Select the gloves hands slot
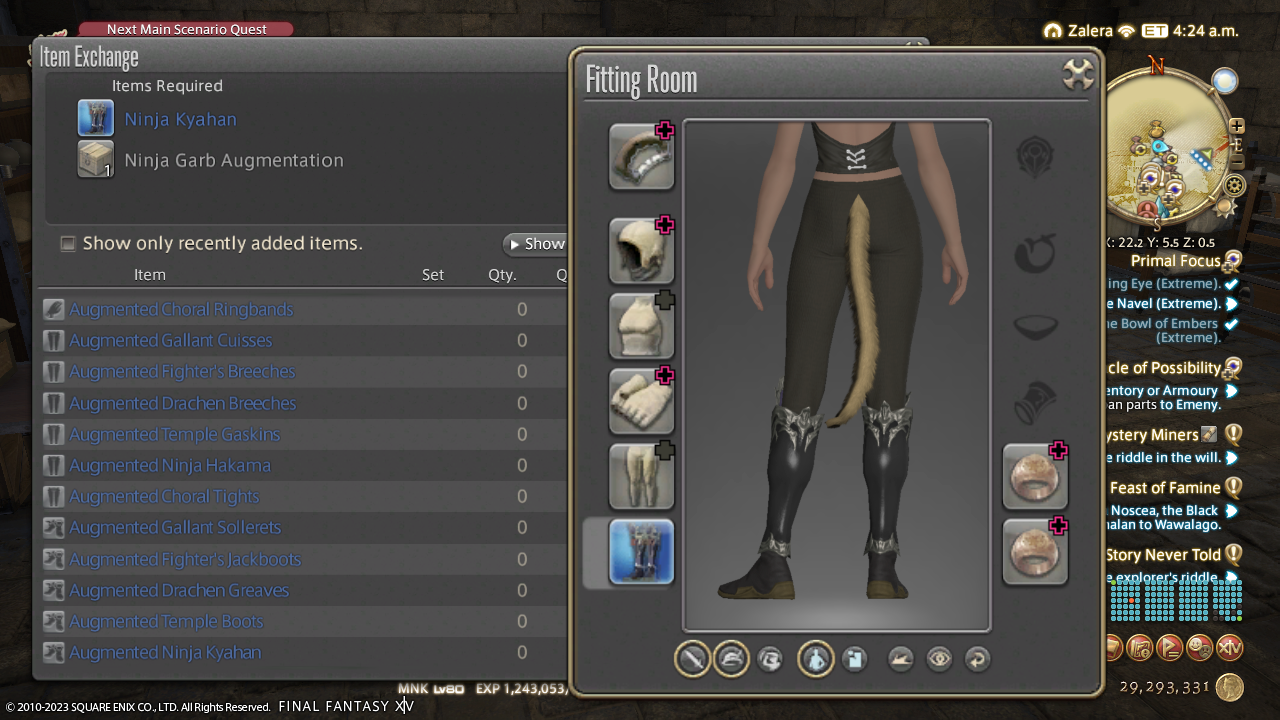The image size is (1280, 720). [641, 401]
